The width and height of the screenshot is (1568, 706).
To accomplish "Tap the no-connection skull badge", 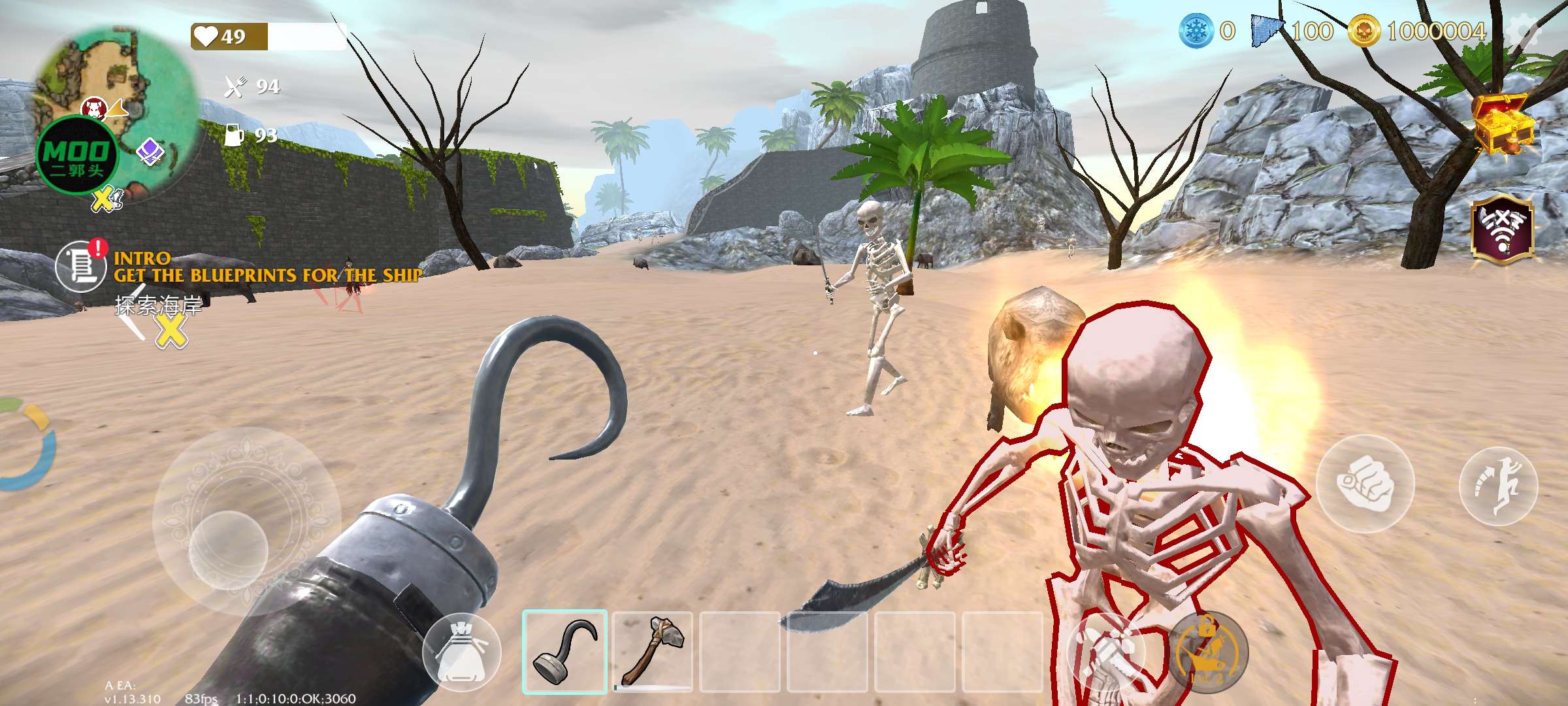I will 1502,229.
